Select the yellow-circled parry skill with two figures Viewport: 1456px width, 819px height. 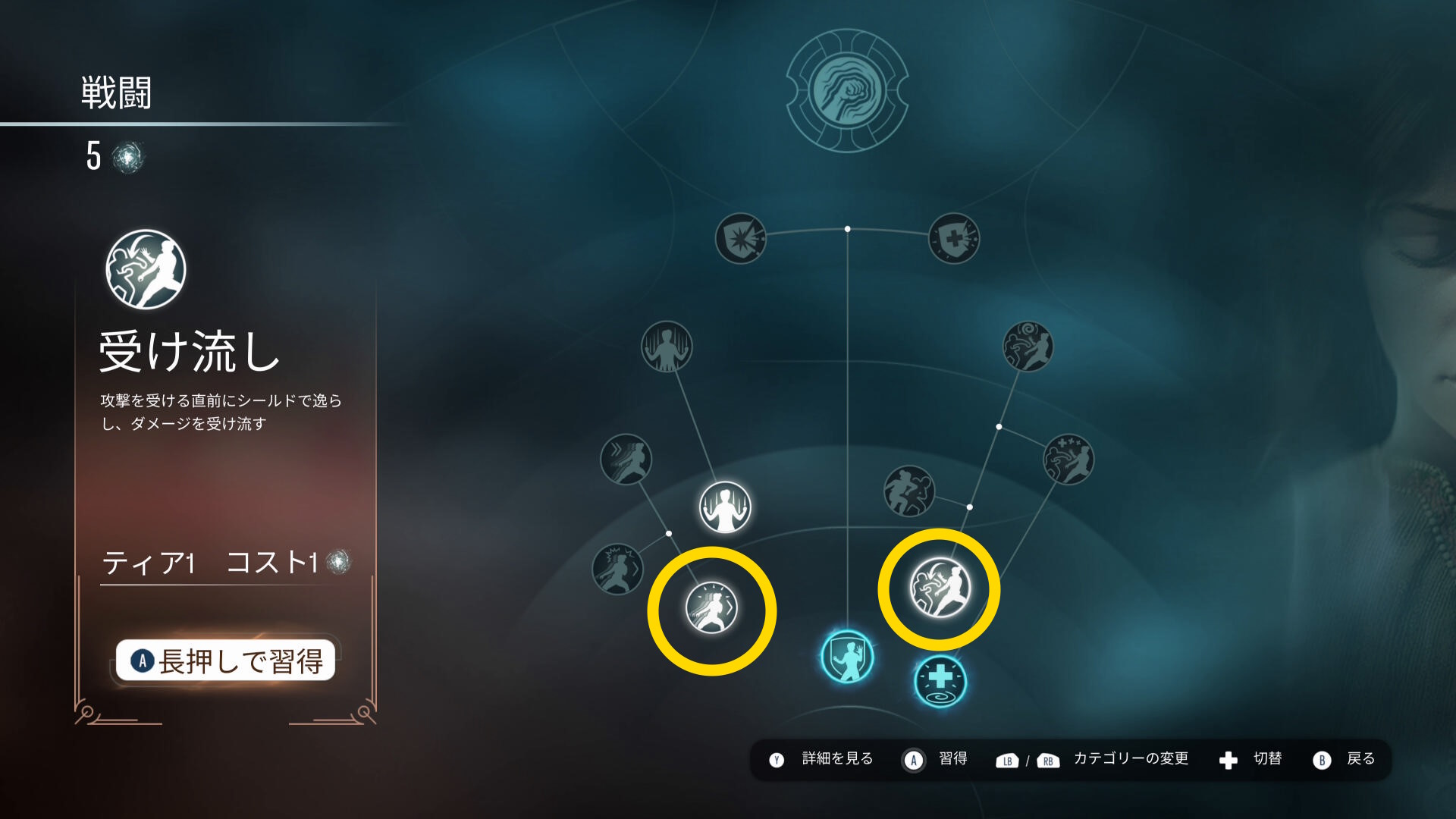[x=940, y=588]
